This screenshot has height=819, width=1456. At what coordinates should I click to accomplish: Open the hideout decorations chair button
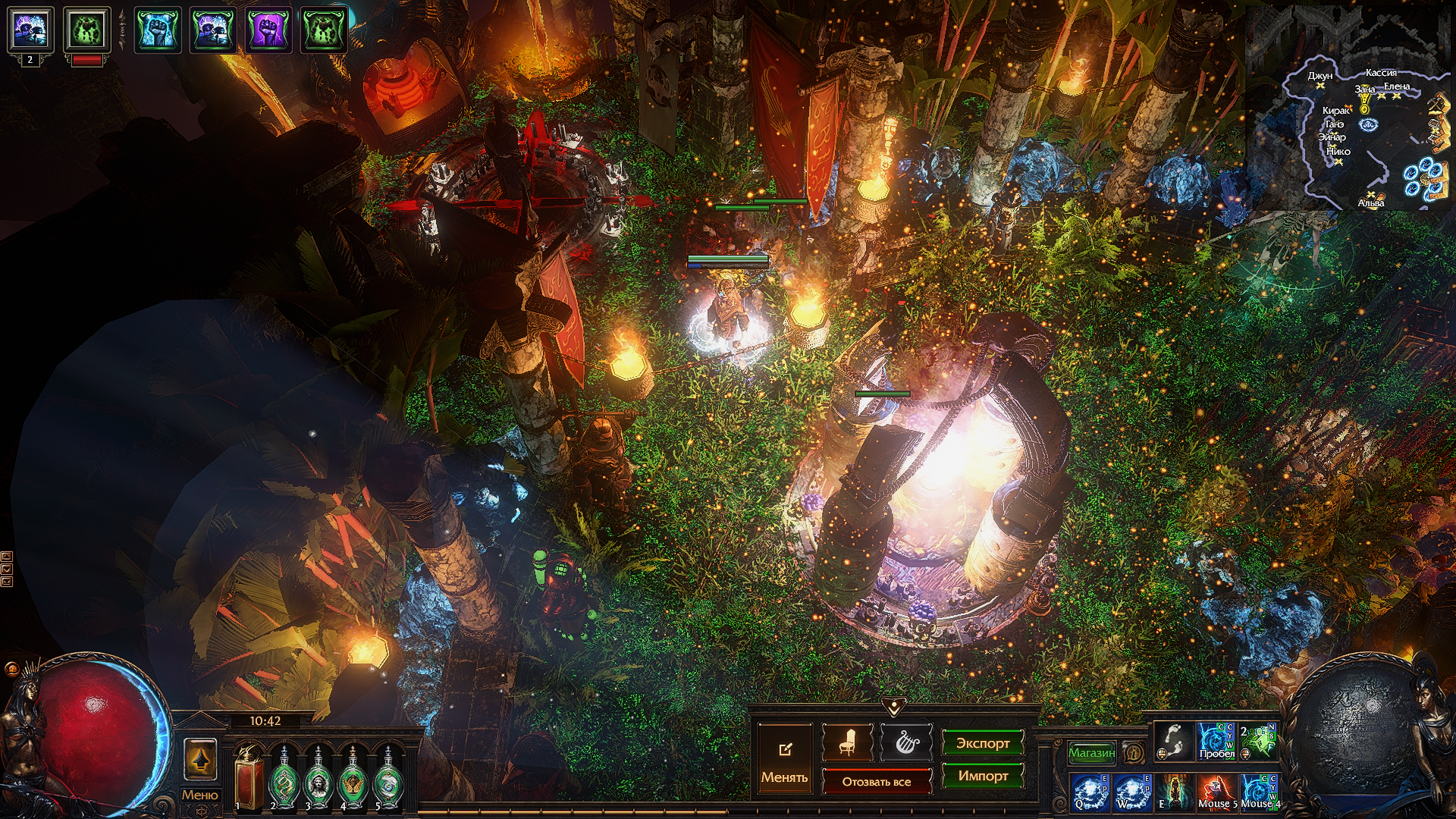click(847, 743)
